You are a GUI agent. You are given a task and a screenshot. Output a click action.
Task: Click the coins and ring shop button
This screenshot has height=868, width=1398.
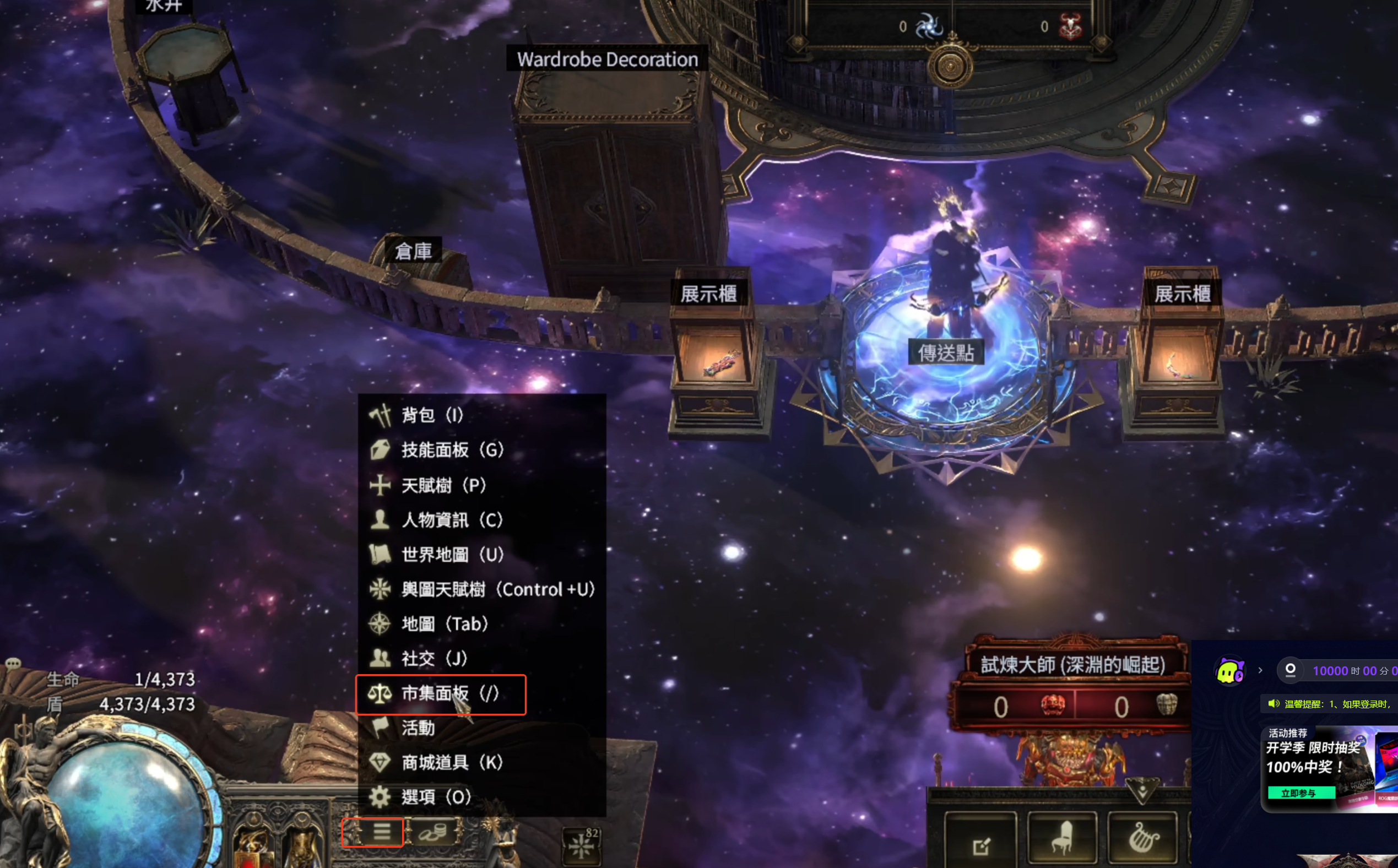[434, 831]
